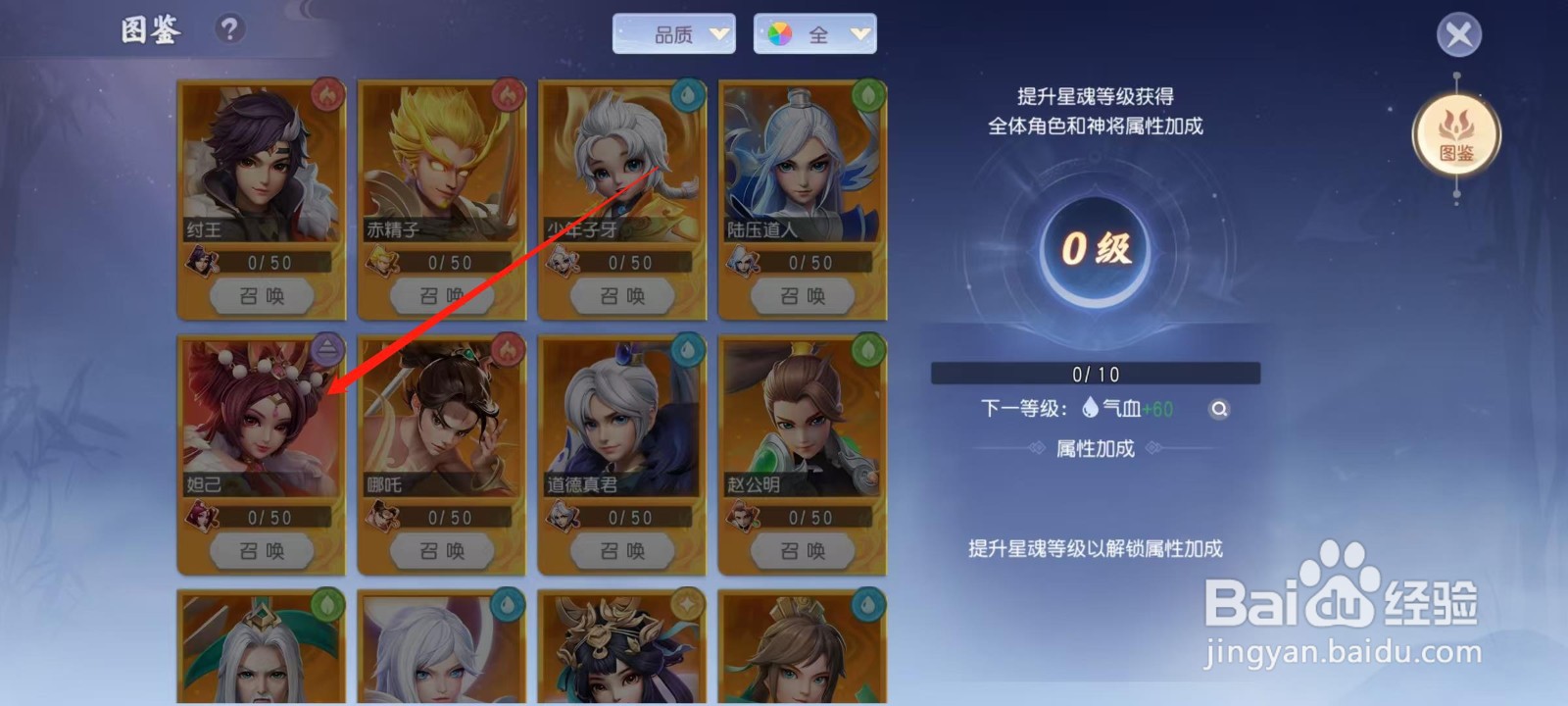
Task: Click the fire element badge on 纣王's card
Action: (326, 94)
